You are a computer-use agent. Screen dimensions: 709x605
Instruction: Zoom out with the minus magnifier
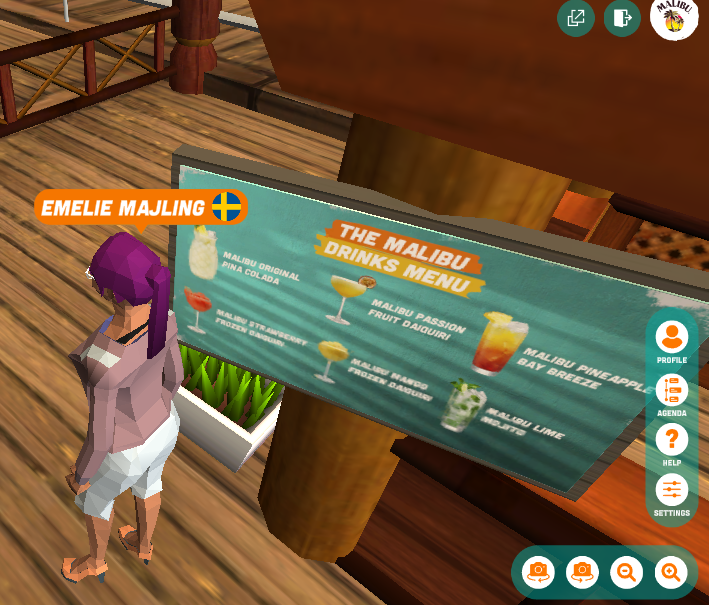627,572
